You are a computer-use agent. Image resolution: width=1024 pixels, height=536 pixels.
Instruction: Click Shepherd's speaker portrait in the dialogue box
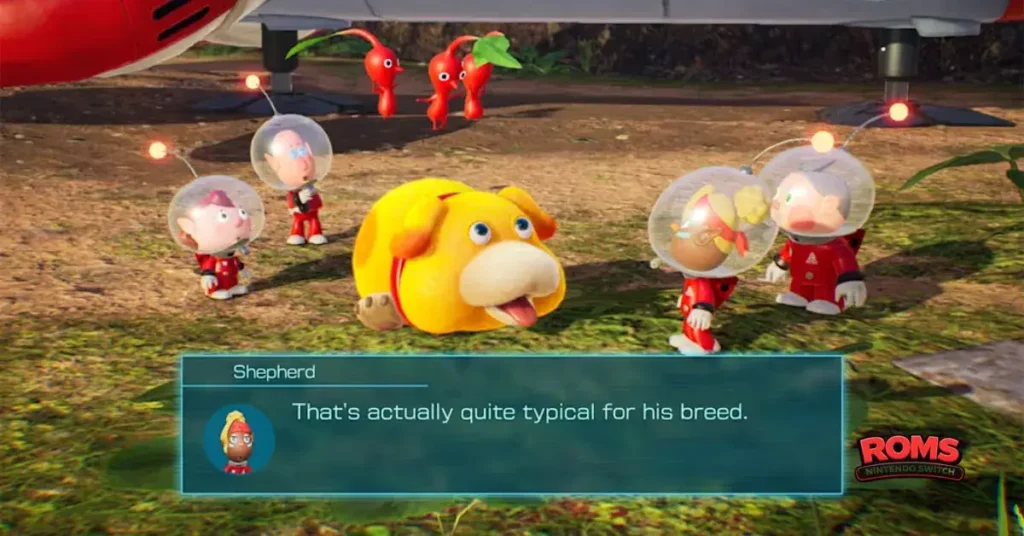tap(238, 439)
